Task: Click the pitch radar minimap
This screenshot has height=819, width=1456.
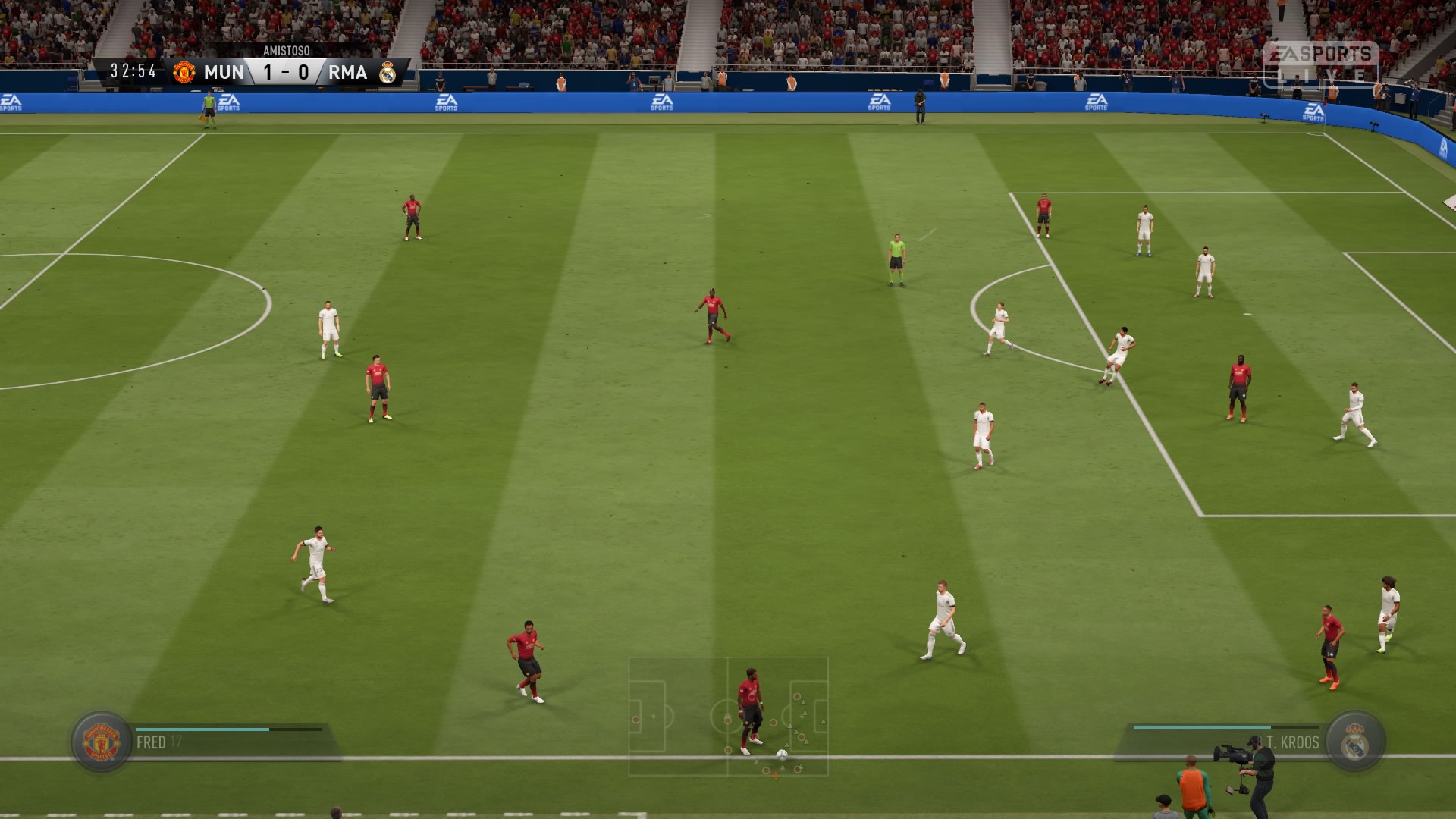Action: click(728, 717)
